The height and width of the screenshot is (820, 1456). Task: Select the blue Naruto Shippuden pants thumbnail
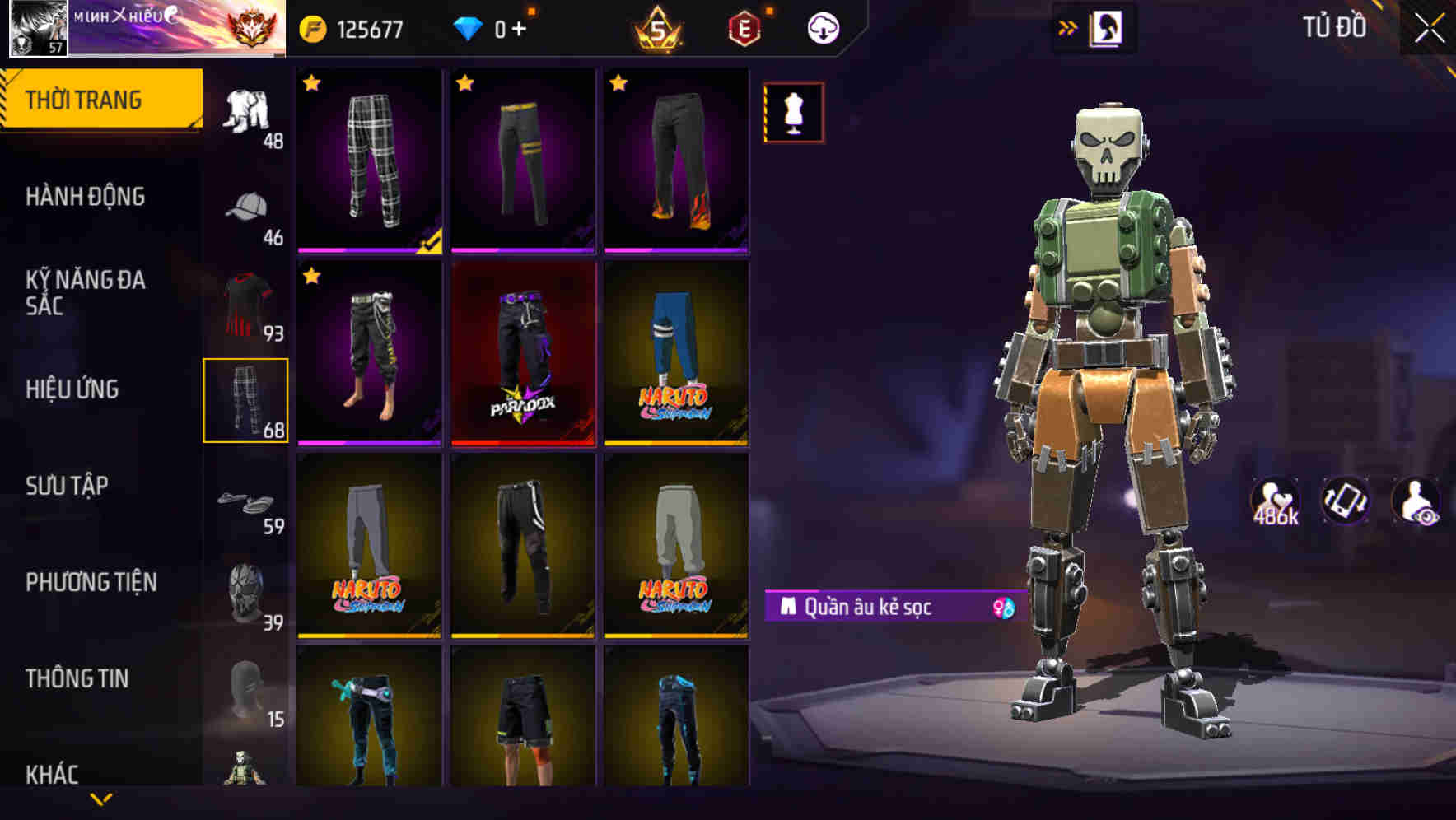pos(677,354)
